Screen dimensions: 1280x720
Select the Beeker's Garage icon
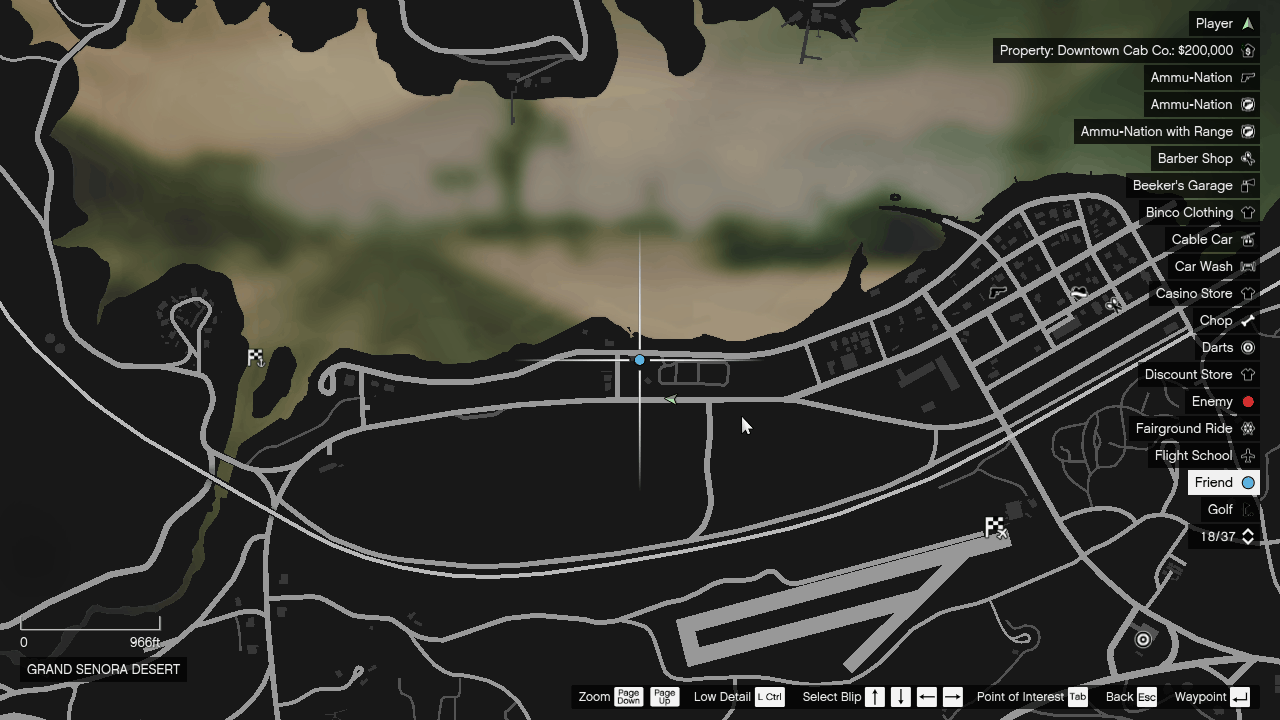1248,185
